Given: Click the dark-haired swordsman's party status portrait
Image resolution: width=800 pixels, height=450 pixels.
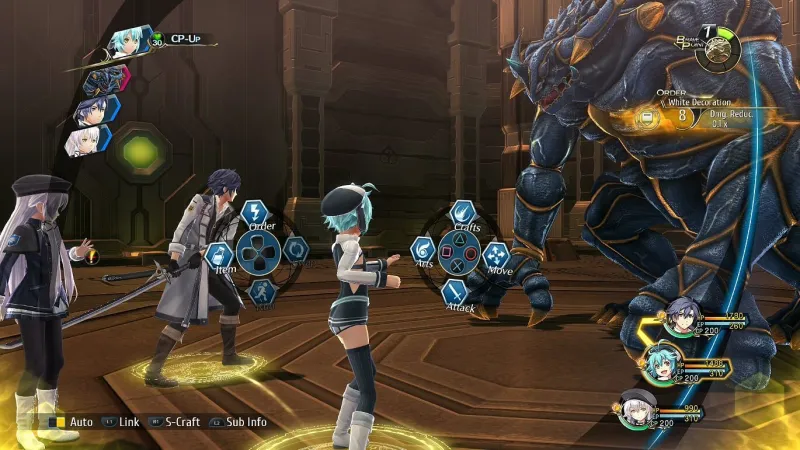Looking at the screenshot, I should (x=684, y=314).
